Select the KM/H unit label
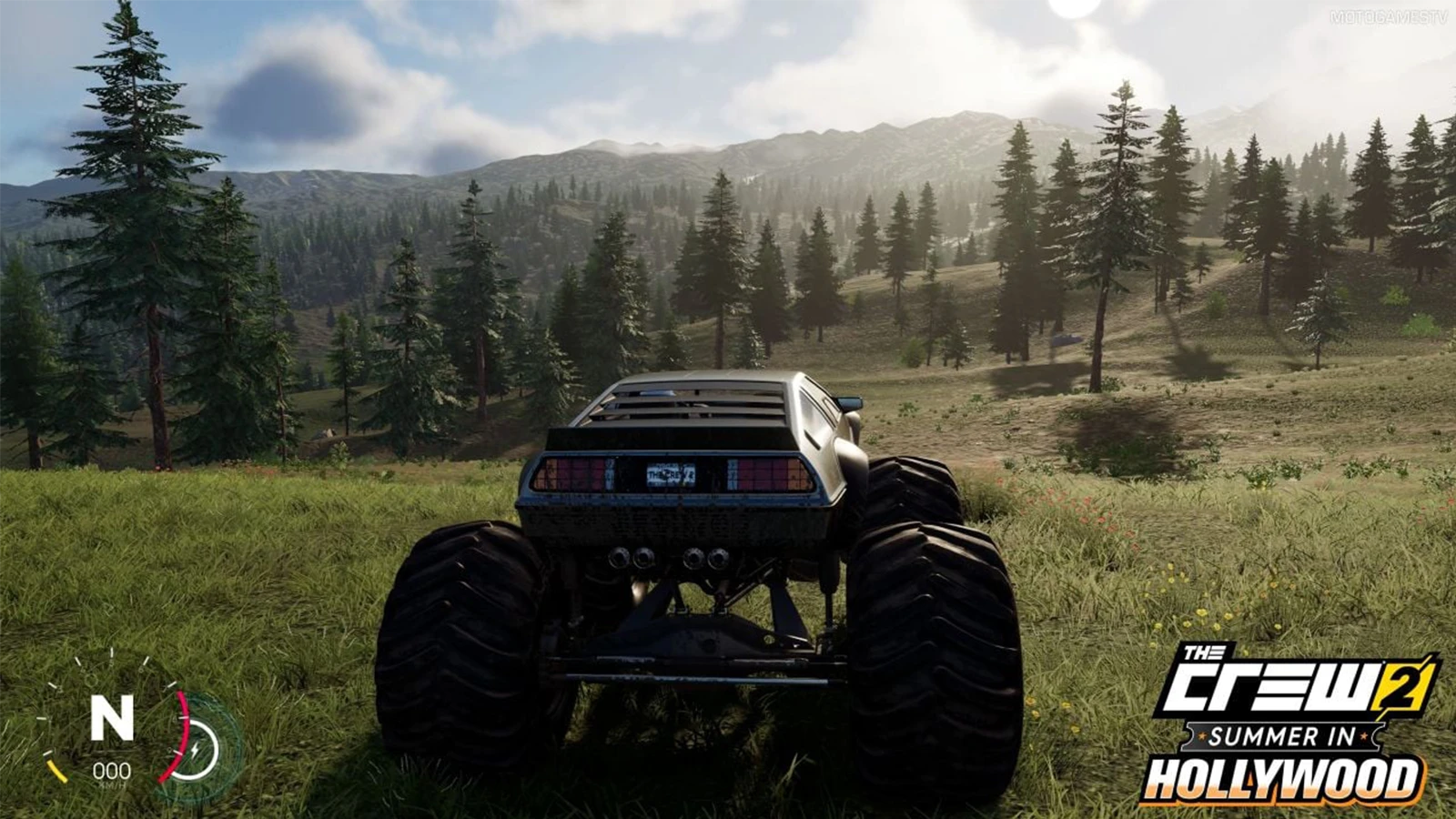Image resolution: width=1456 pixels, height=819 pixels. [x=111, y=784]
